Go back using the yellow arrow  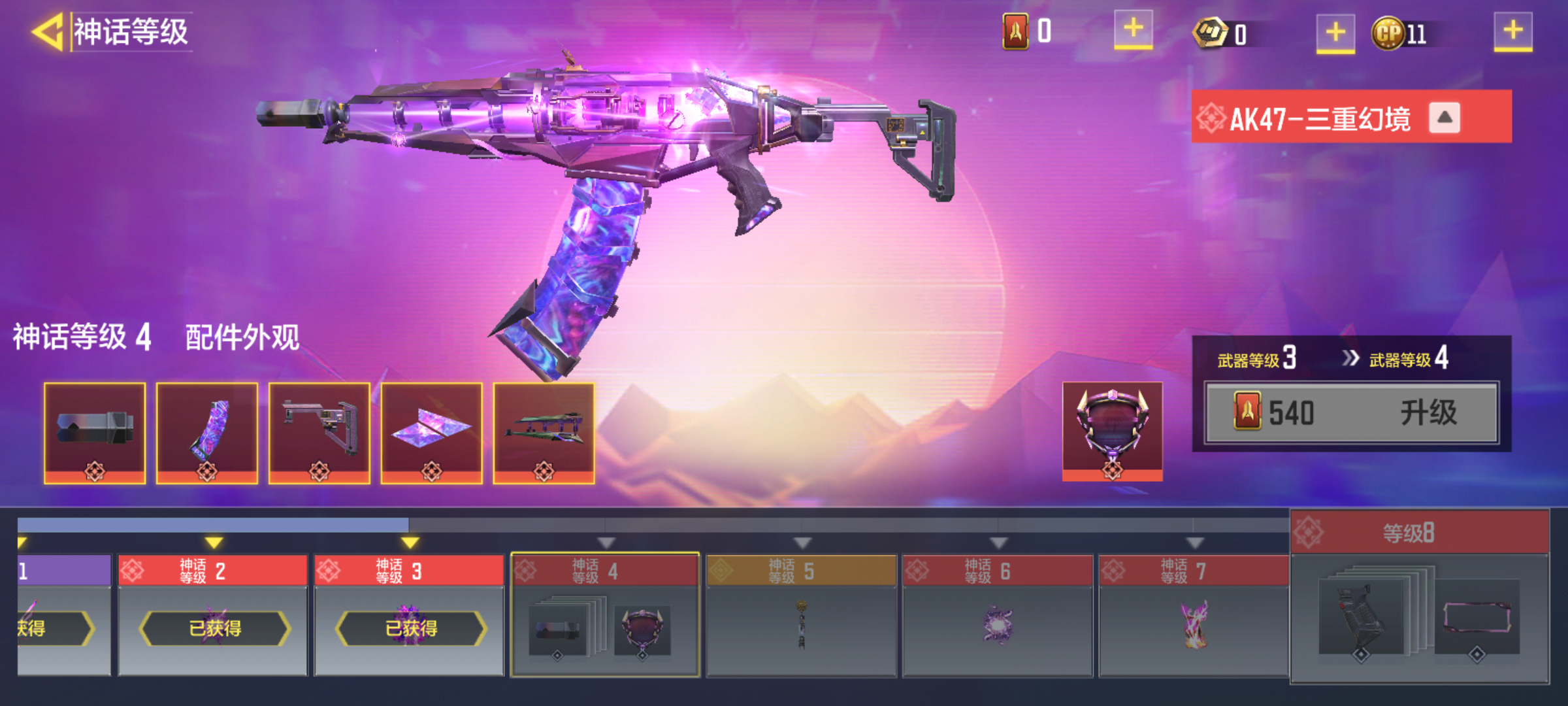pos(47,31)
